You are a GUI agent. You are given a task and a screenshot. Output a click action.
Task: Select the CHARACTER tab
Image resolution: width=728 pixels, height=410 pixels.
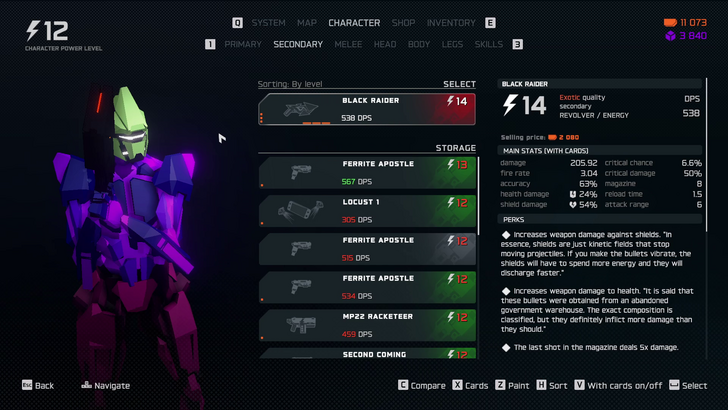pyautogui.click(x=354, y=23)
